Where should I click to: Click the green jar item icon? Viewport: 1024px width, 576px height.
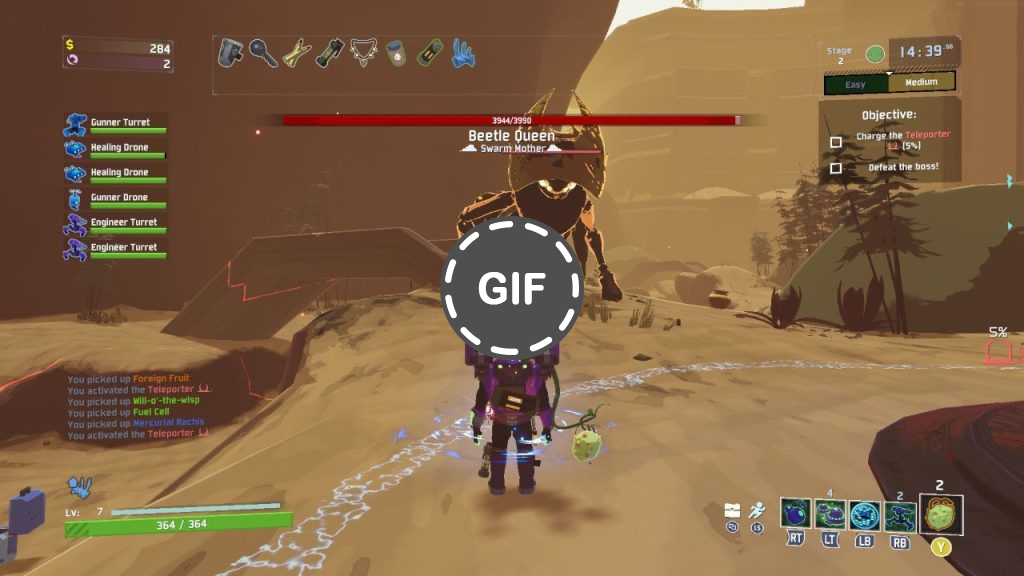396,53
